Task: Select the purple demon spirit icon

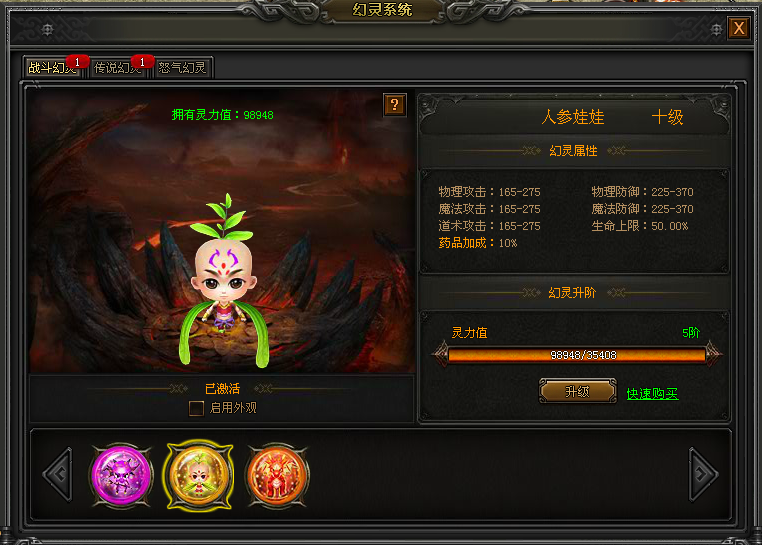Action: 119,472
